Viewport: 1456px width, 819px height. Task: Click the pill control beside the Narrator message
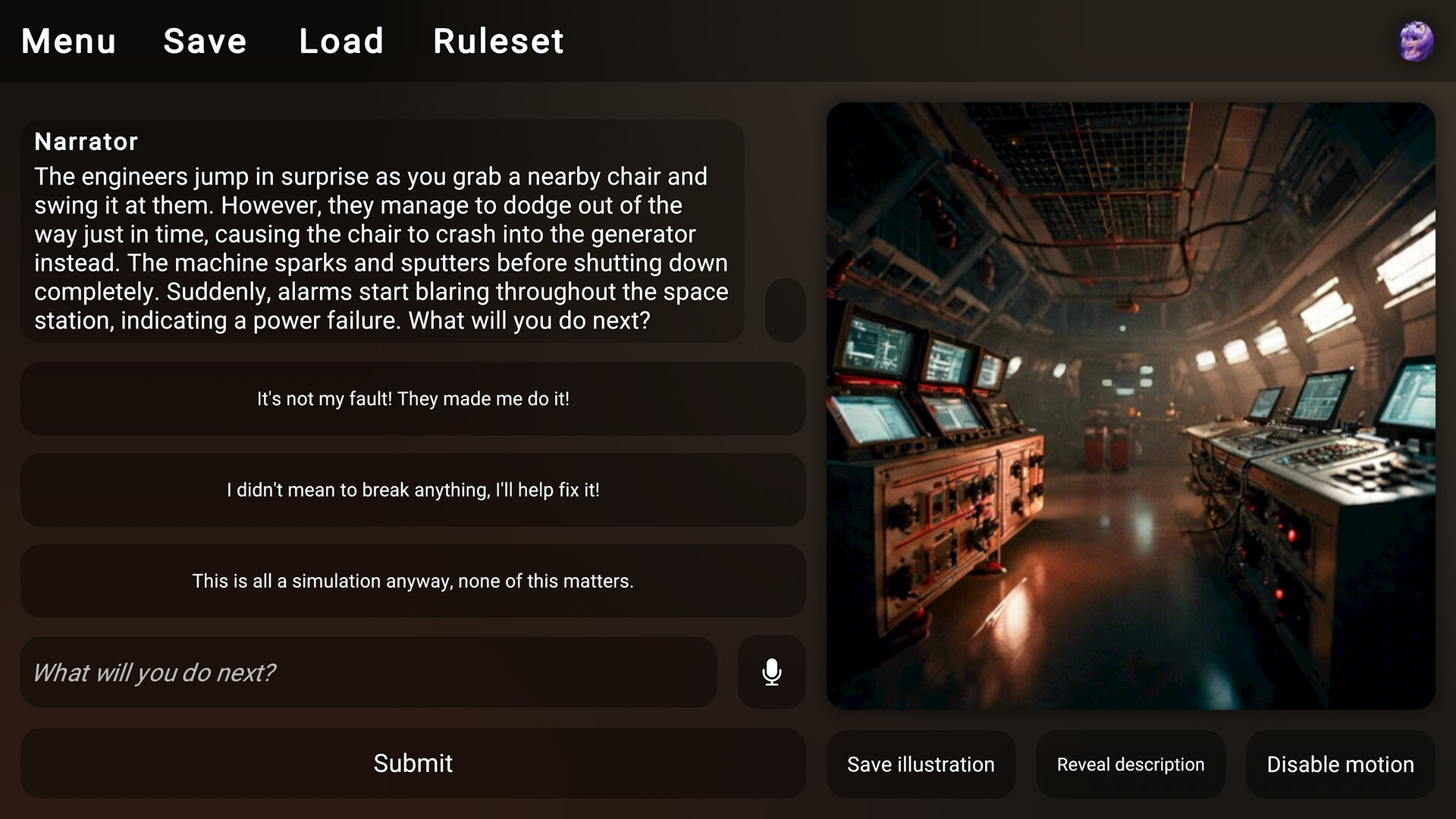point(785,311)
